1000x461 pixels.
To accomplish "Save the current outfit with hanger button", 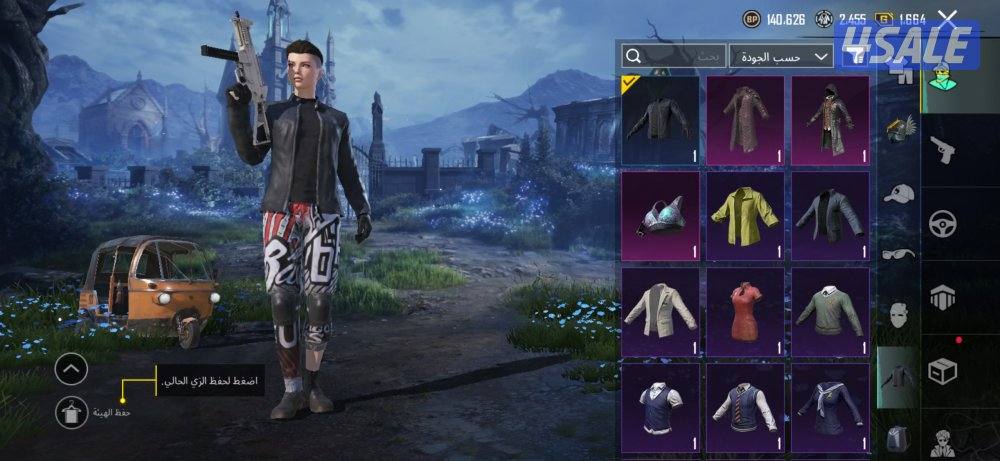I will [x=71, y=412].
